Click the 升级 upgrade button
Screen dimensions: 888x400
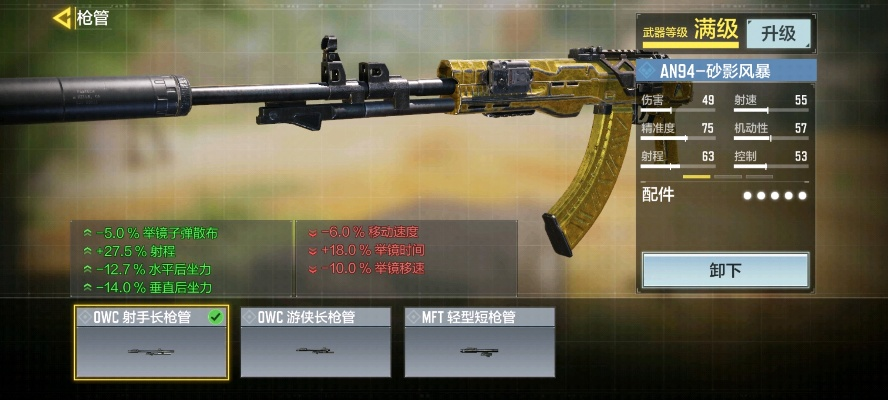point(778,34)
